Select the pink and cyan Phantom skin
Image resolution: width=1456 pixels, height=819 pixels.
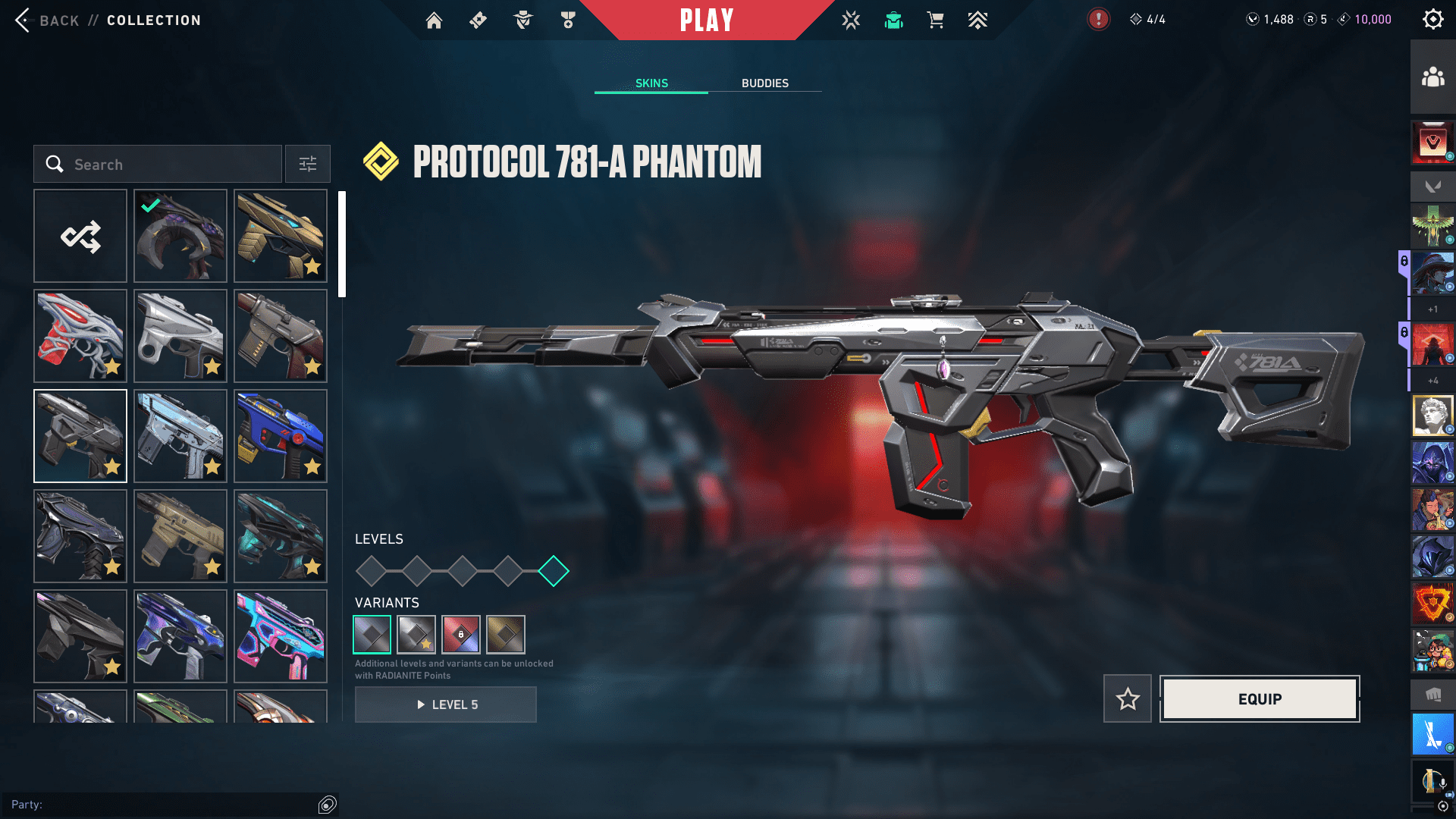point(281,636)
